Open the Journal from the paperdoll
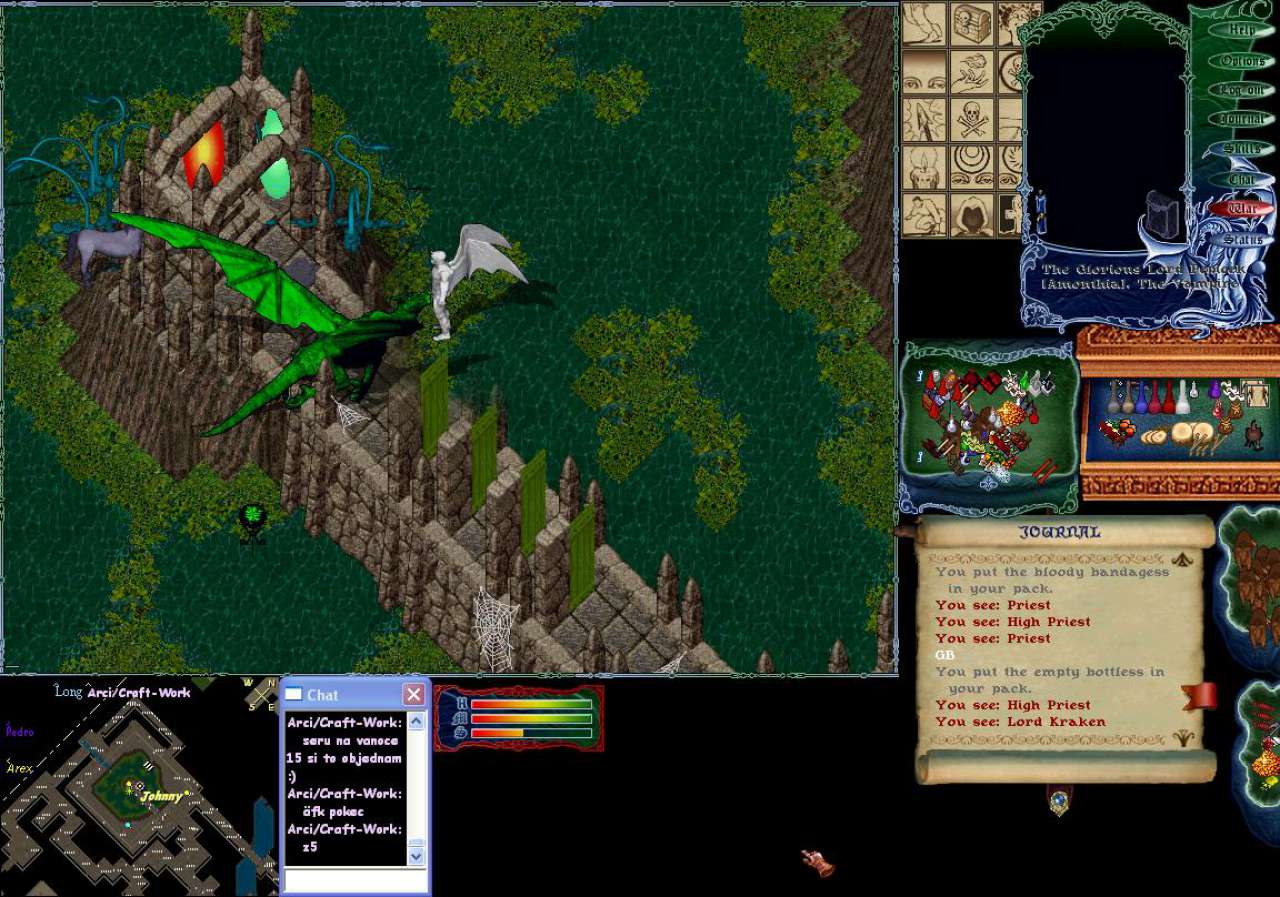 pyautogui.click(x=1242, y=120)
